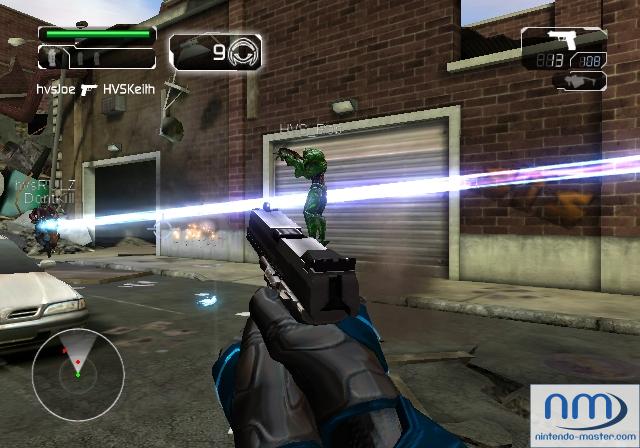
Task: Click the hvsJoe HVSKeith kill feed entry
Action: tap(94, 88)
